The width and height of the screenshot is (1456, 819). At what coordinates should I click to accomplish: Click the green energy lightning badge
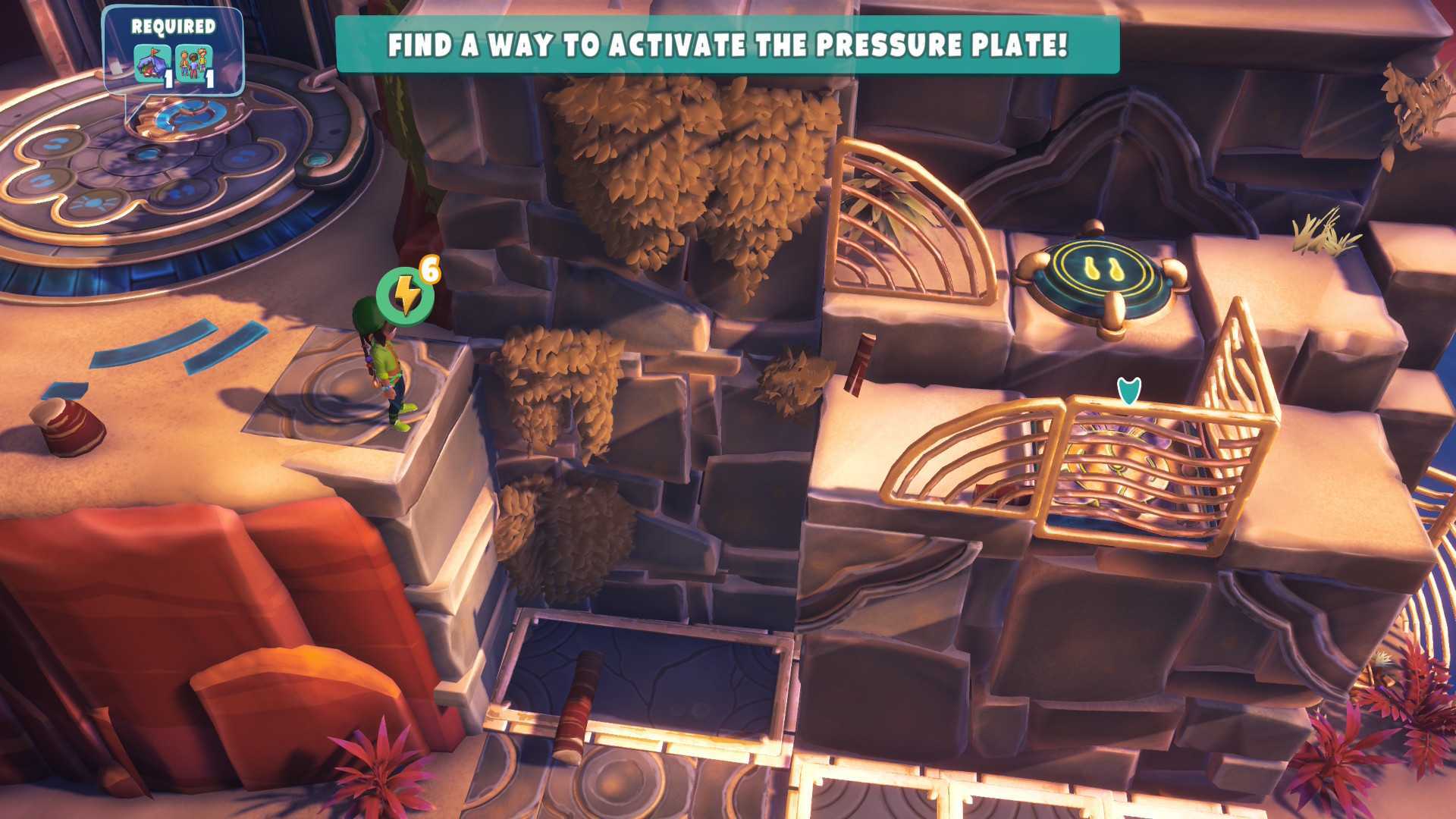coord(404,296)
